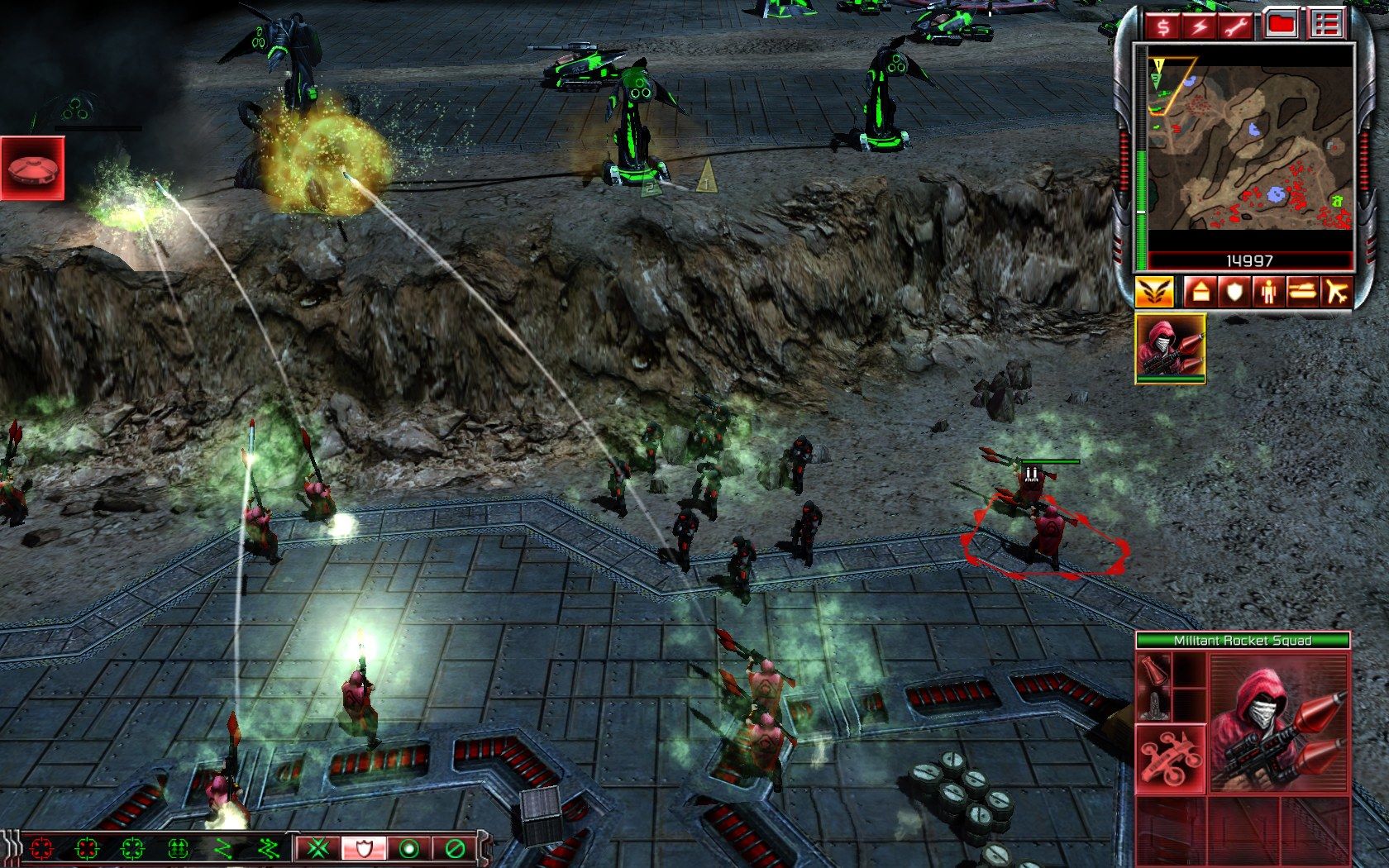Switch to the production structures tab

(1199, 292)
